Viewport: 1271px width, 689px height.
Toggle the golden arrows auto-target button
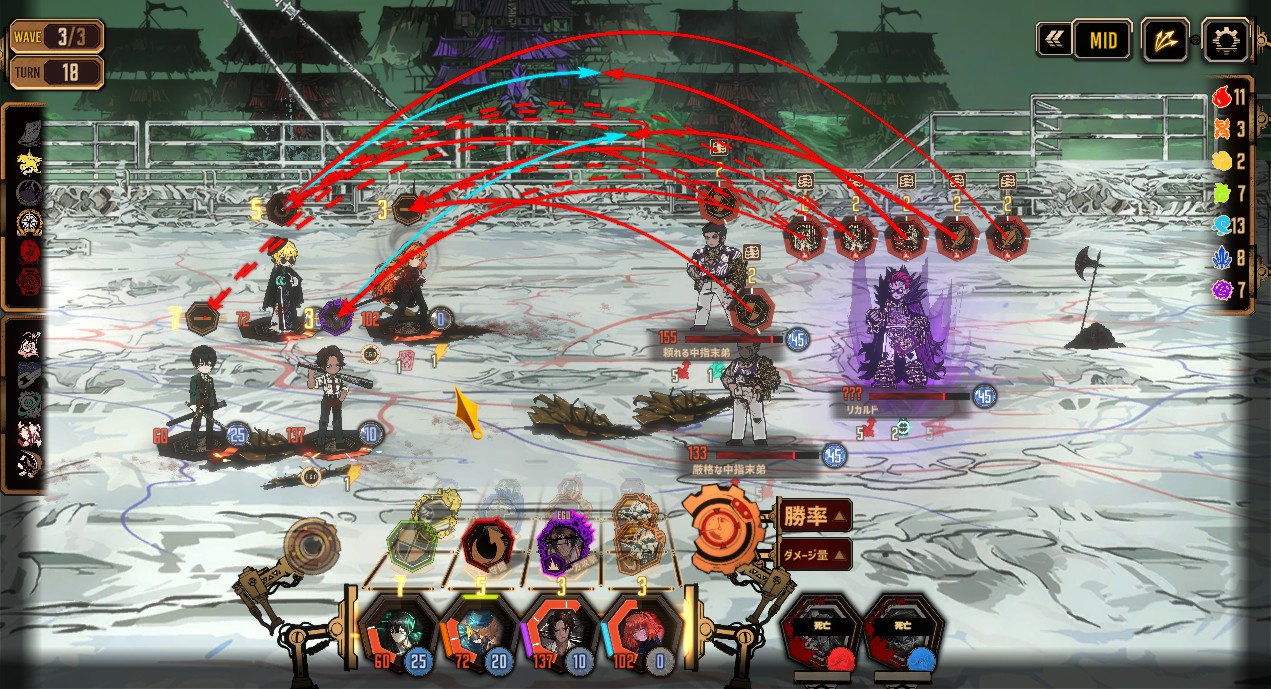1165,41
